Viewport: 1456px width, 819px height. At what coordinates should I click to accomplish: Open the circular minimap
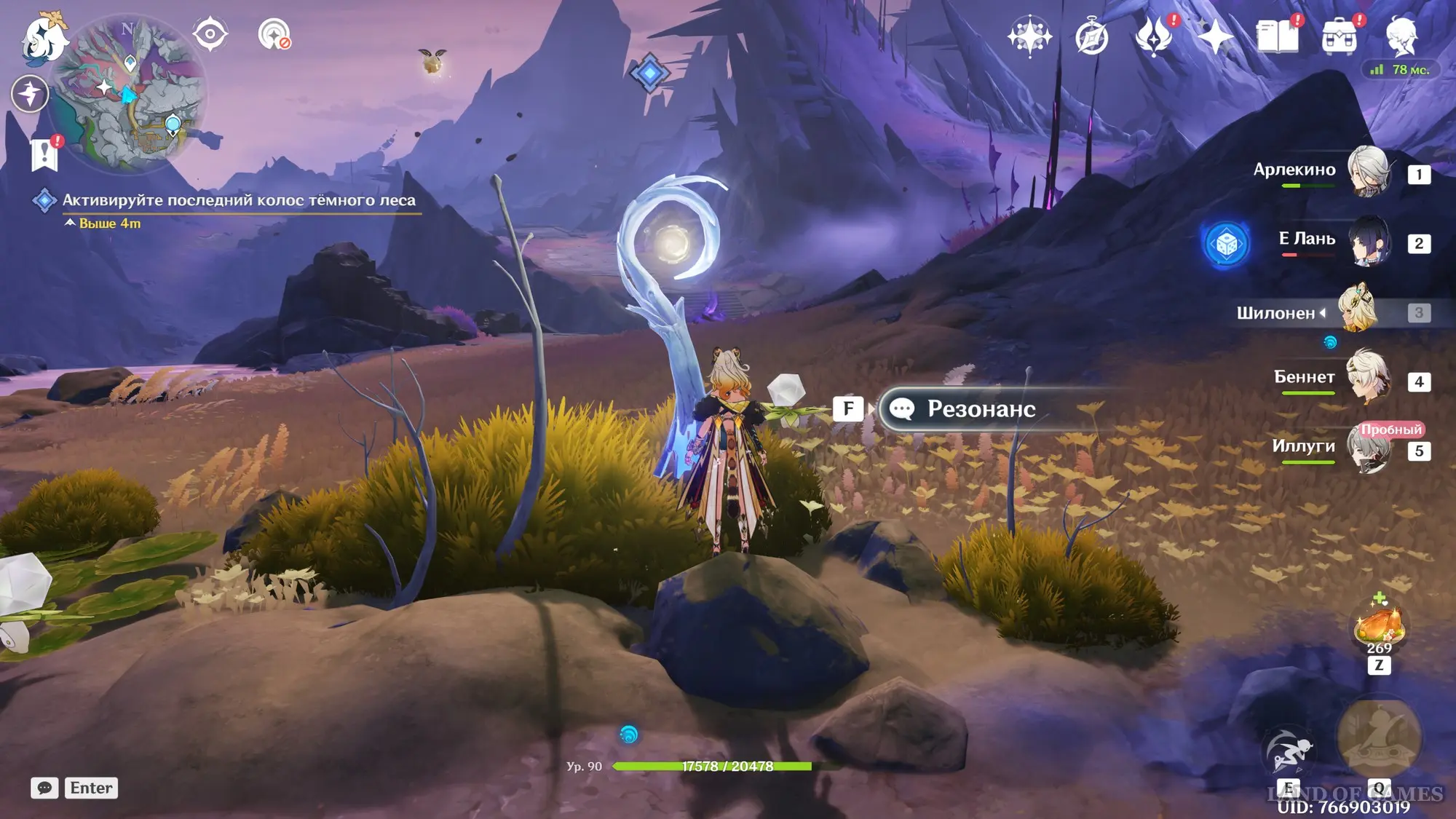(130, 95)
